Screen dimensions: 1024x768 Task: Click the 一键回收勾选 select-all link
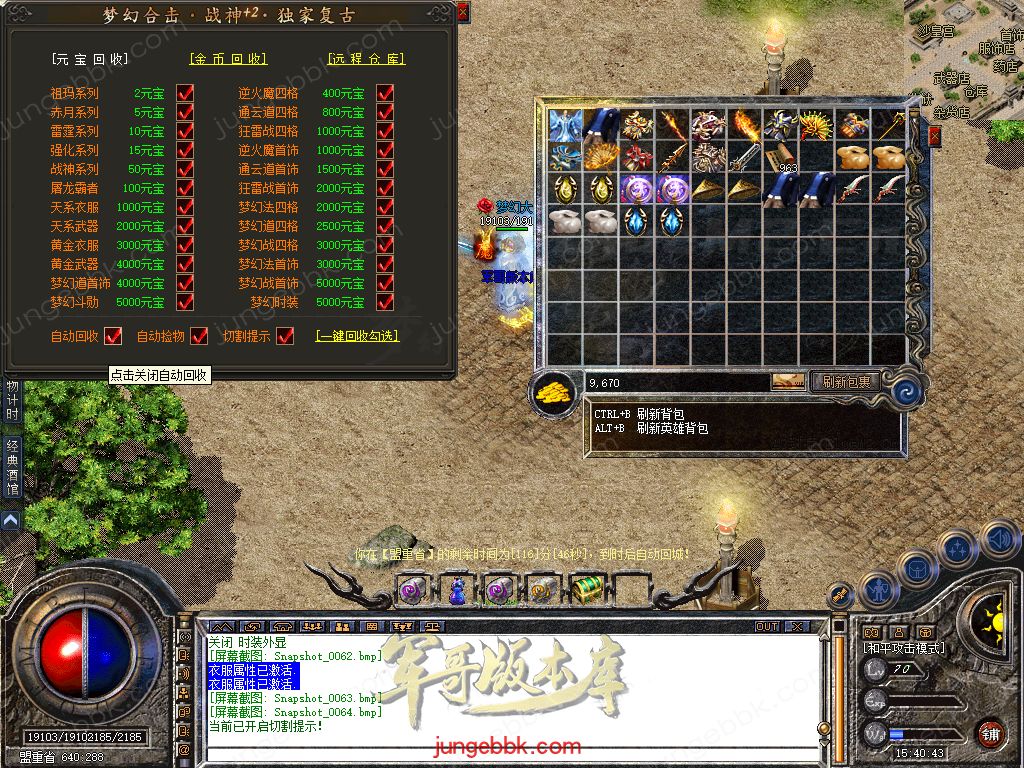pos(357,336)
